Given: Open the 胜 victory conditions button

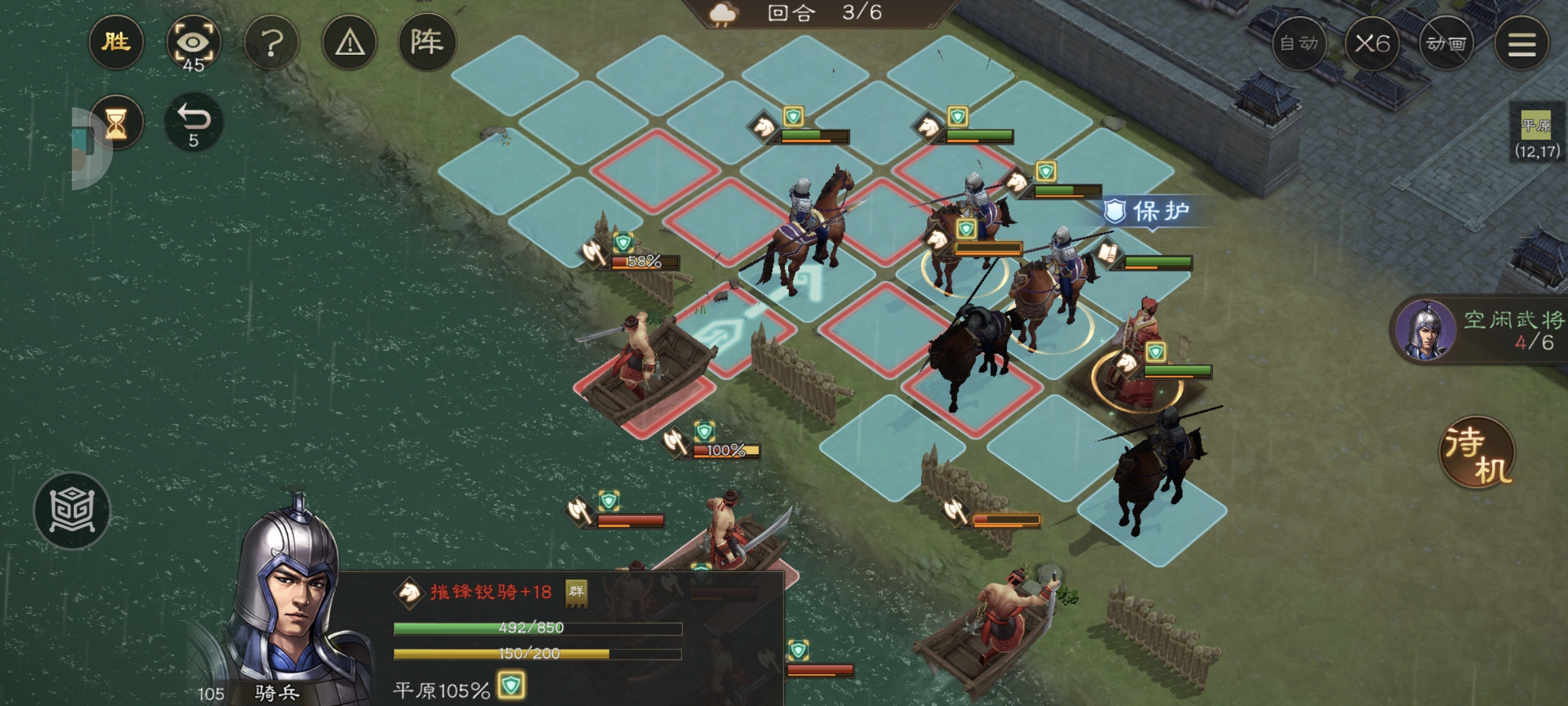Looking at the screenshot, I should click(116, 43).
